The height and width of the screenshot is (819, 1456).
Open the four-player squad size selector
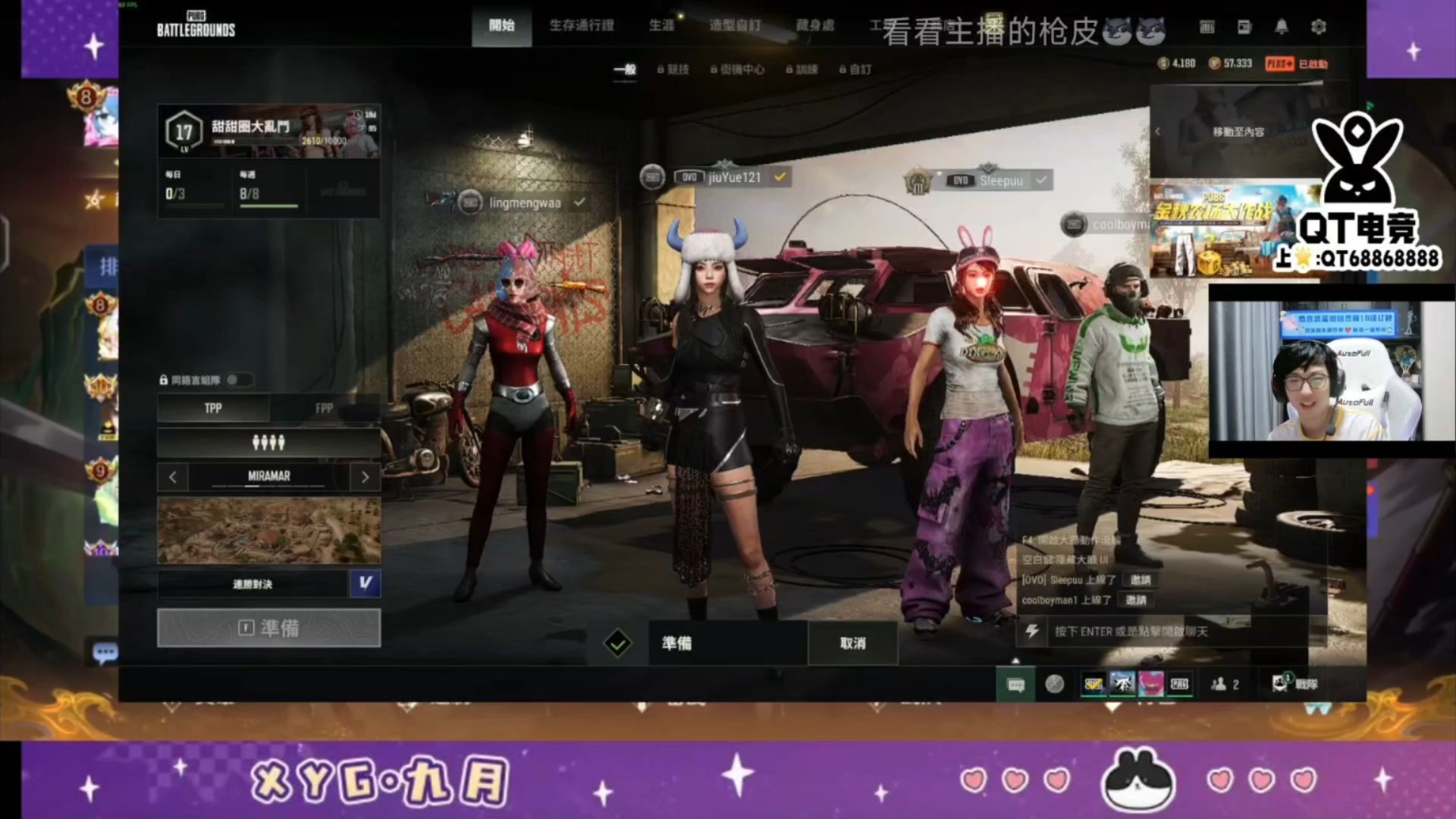click(268, 442)
